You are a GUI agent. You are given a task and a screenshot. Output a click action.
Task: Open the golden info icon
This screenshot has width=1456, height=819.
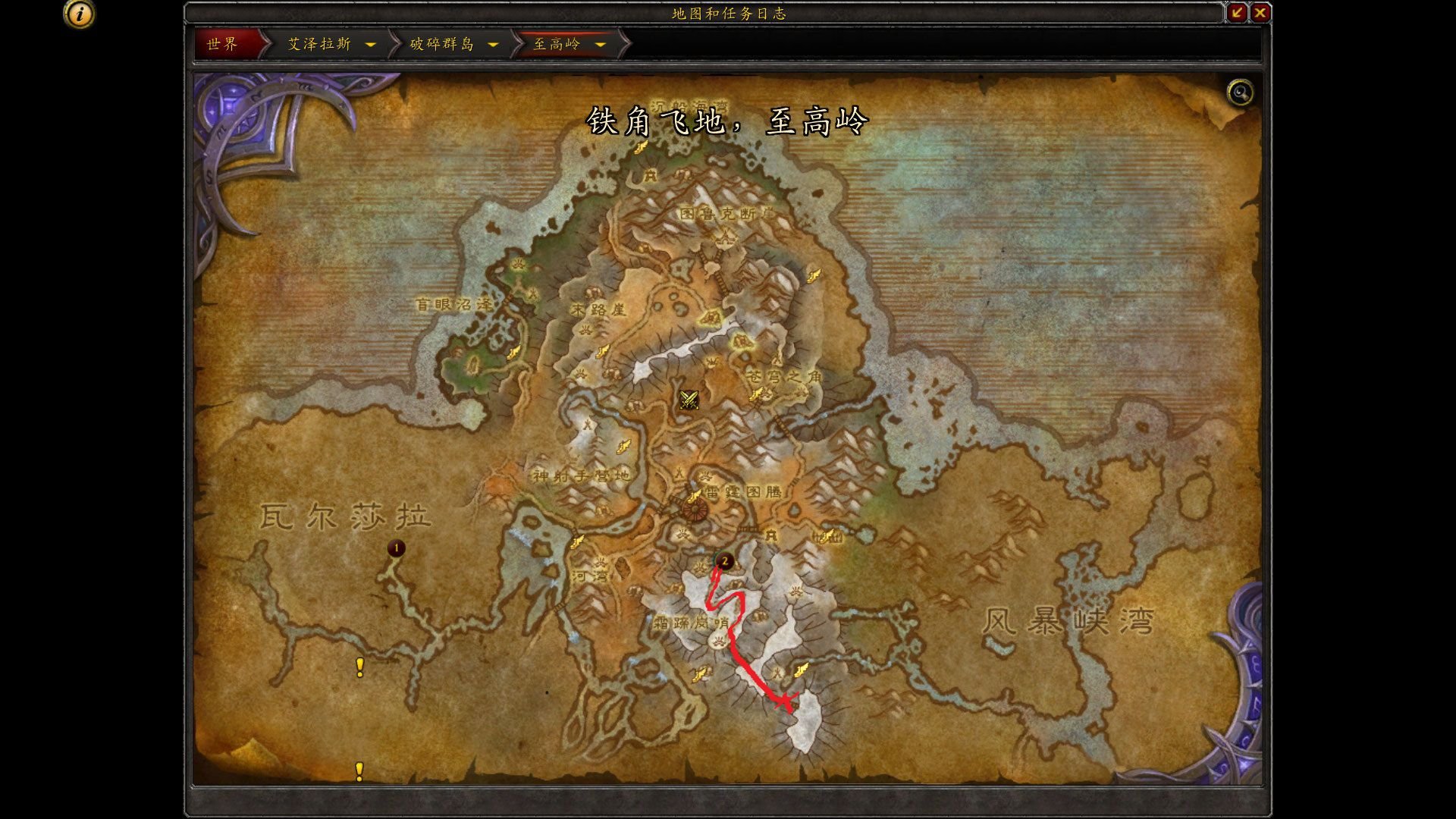point(79,14)
